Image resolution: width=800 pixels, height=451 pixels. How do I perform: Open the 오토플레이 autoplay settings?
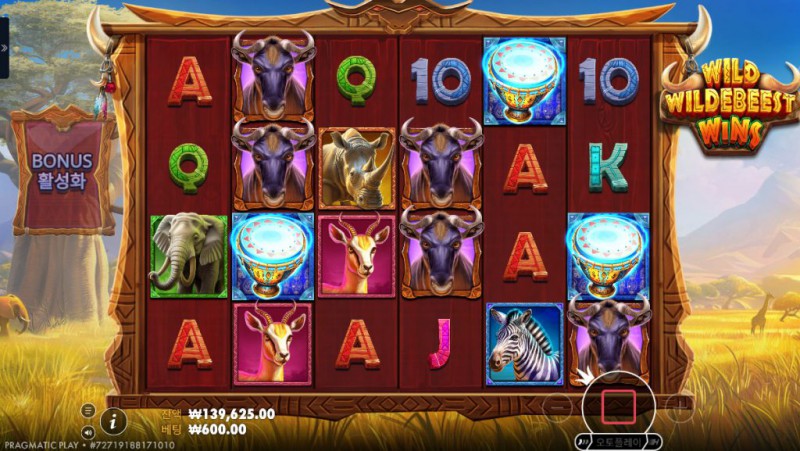pyautogui.click(x=619, y=441)
